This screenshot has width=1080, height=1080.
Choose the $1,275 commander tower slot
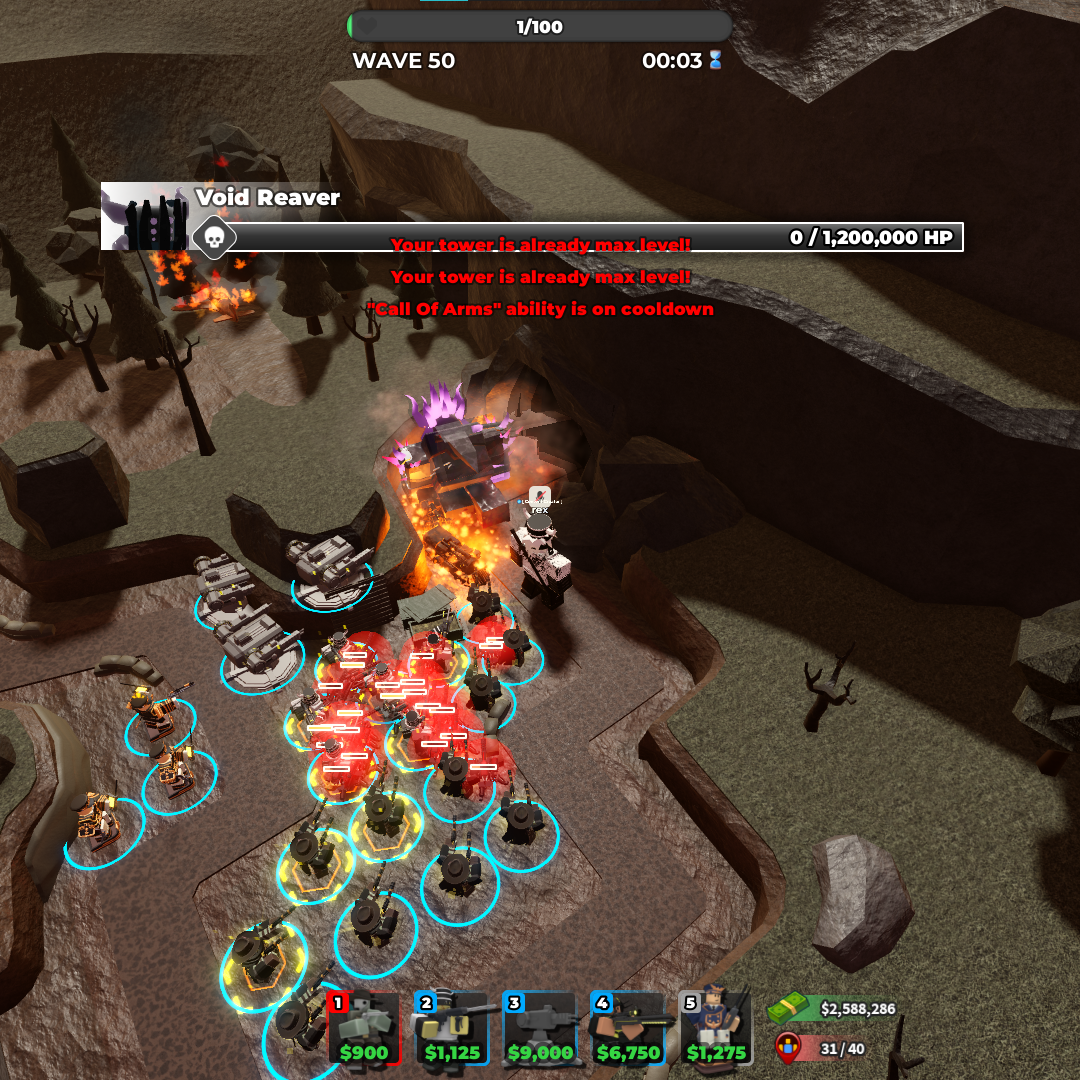716,1028
